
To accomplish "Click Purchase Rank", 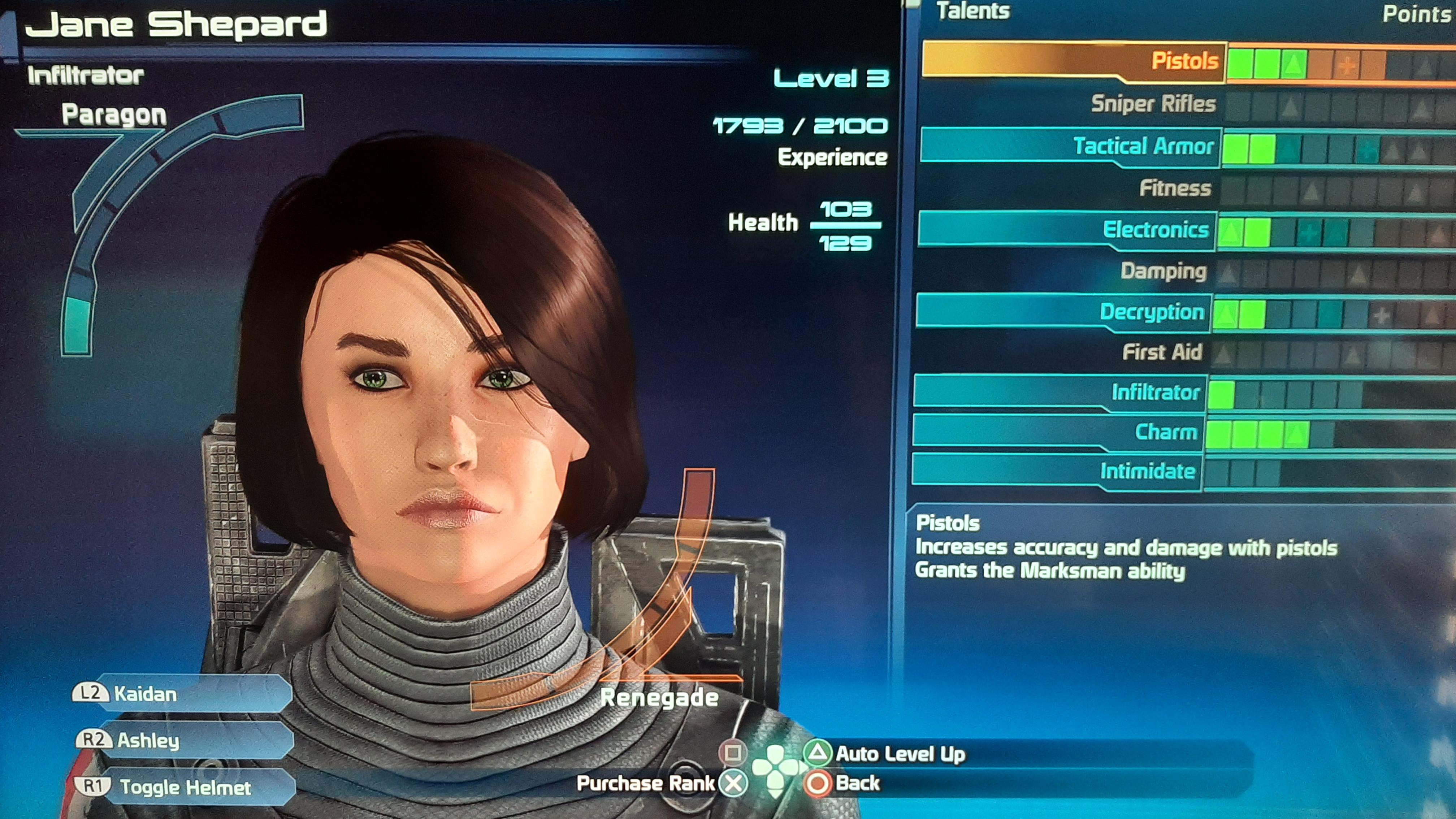I will (x=646, y=784).
